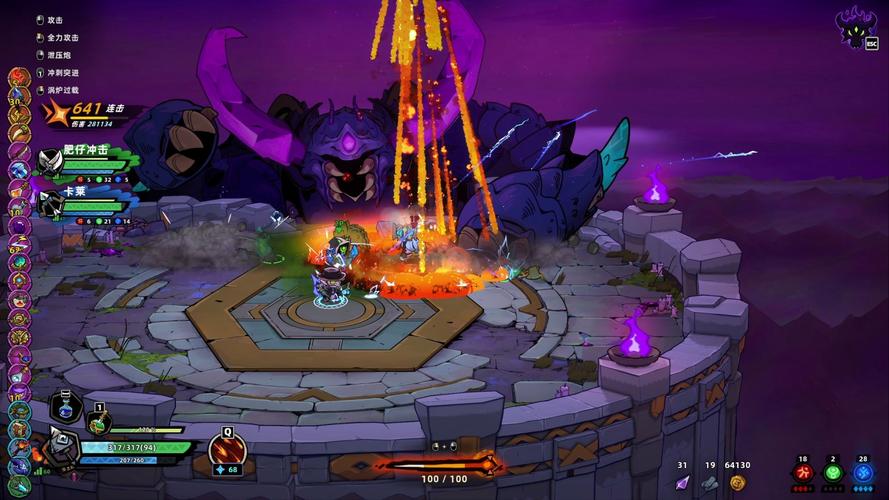Viewport: 889px width, 500px height.
Task: Select the green element orb
Action: coord(832,473)
